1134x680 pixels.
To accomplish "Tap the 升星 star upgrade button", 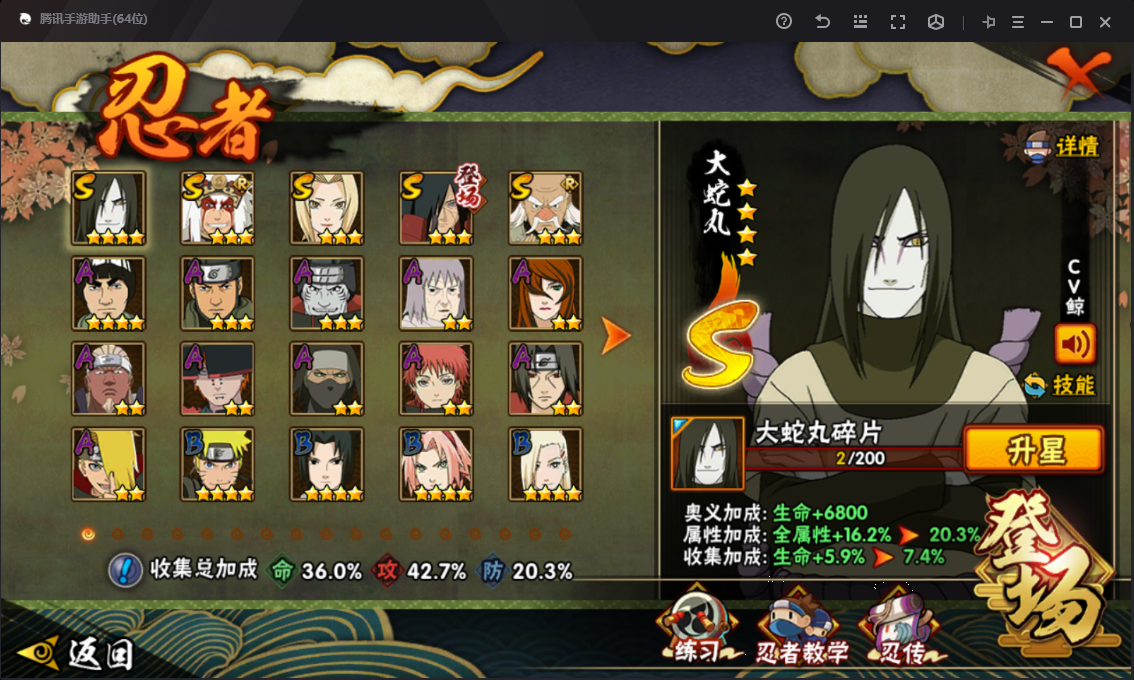I will [1033, 449].
